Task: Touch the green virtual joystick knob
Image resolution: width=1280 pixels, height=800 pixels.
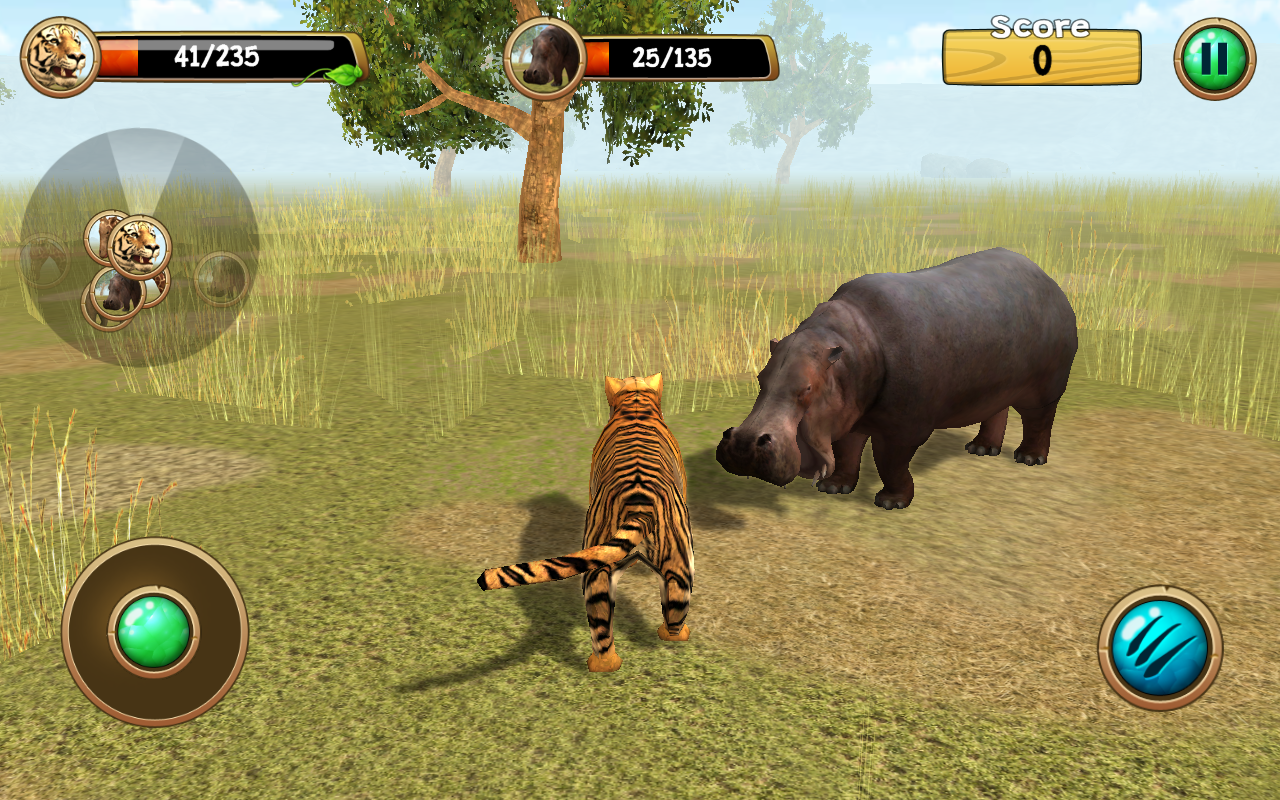Action: coord(154,631)
